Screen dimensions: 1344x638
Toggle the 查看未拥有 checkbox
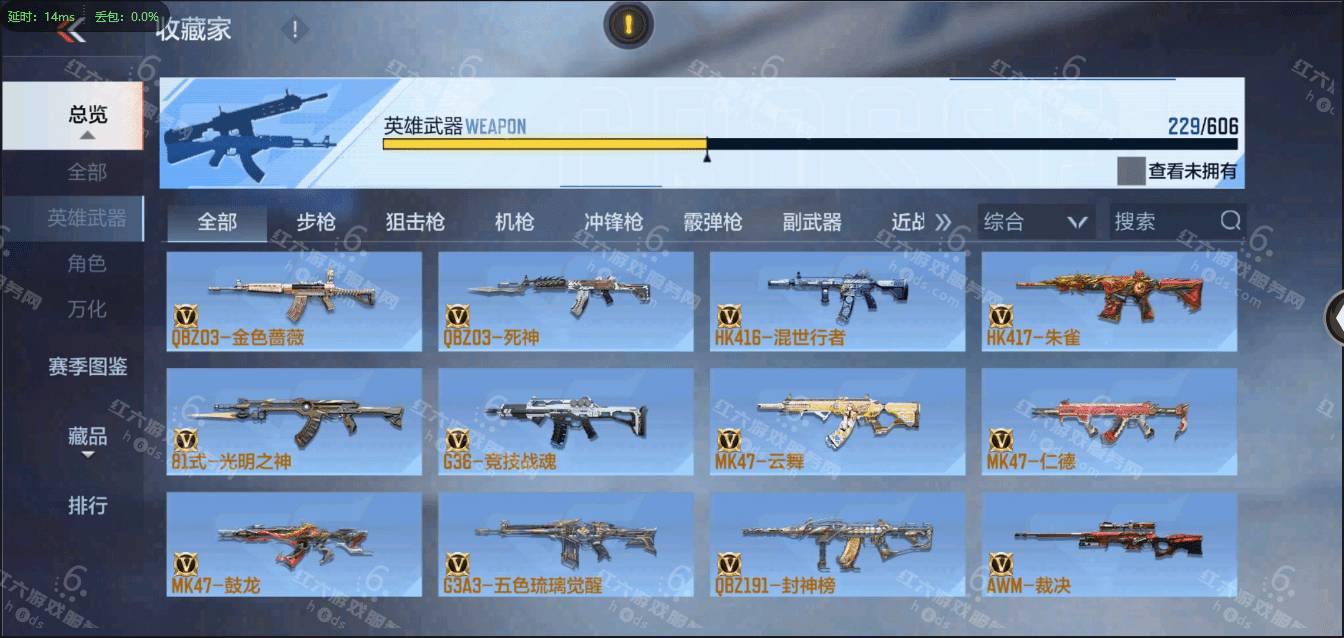point(1131,171)
